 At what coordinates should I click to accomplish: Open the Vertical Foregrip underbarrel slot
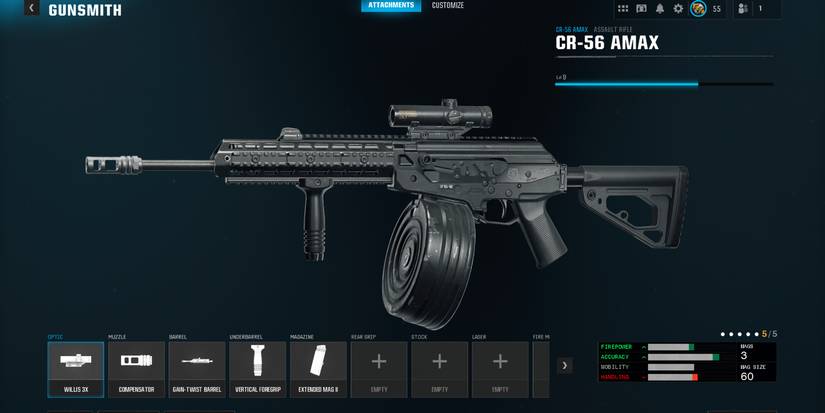click(x=258, y=369)
